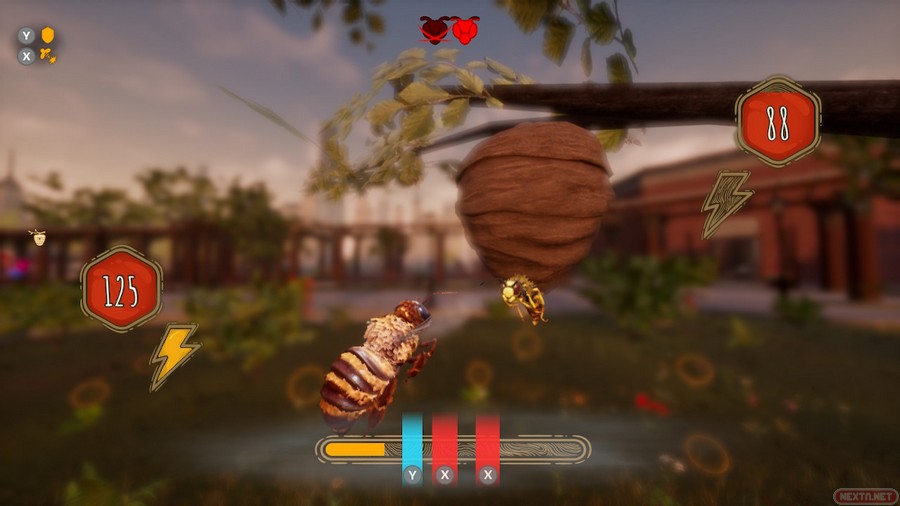Viewport: 900px width, 506px height.
Task: Click the yellow shield defend icon
Action: [48, 36]
